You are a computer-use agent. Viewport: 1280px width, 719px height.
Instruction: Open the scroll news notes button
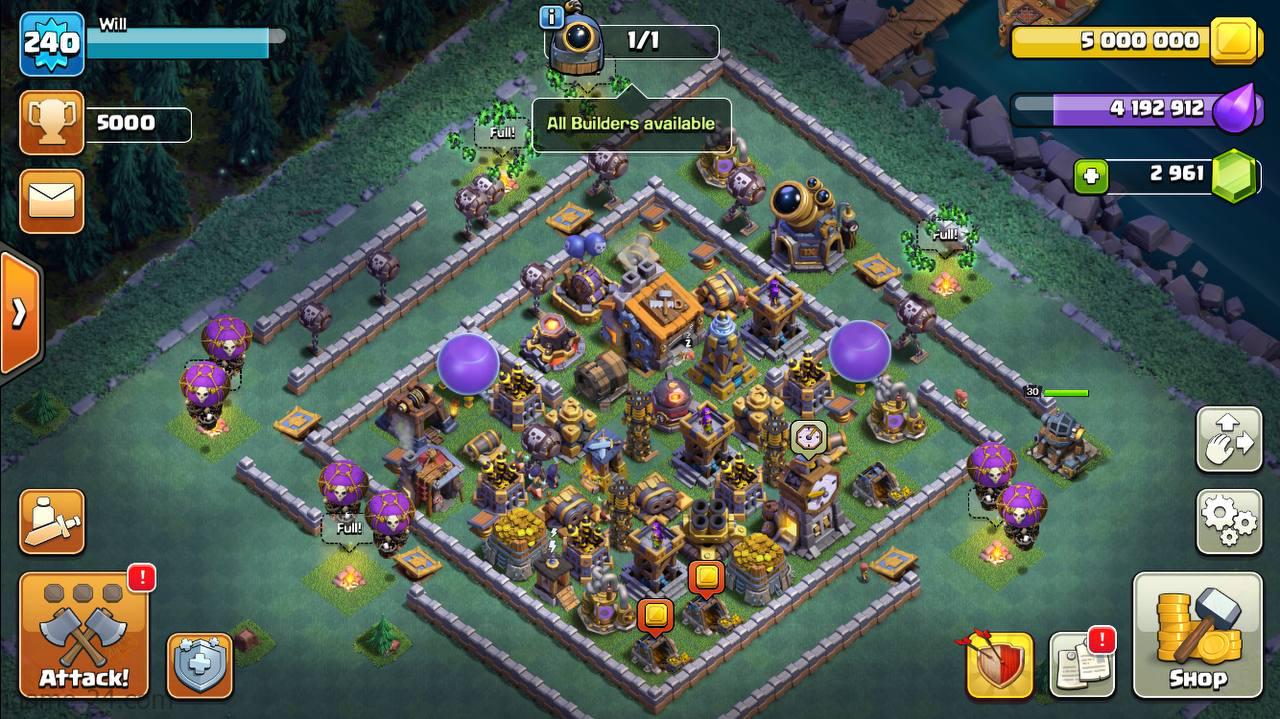(1082, 664)
